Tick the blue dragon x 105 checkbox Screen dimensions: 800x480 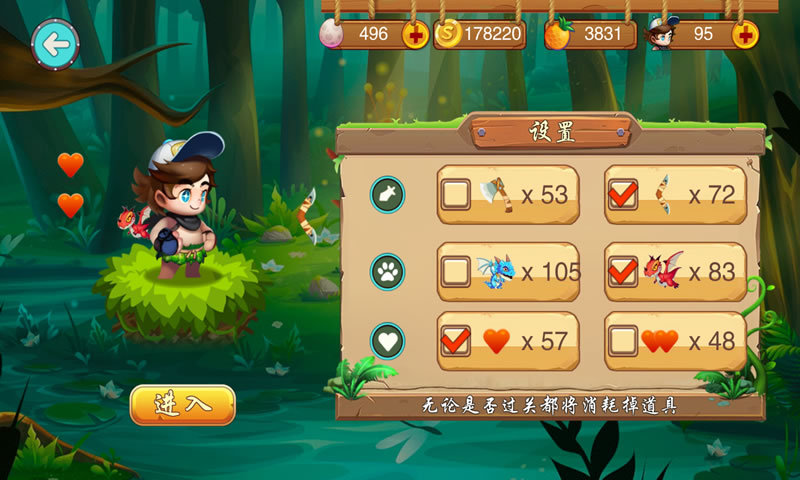click(456, 271)
